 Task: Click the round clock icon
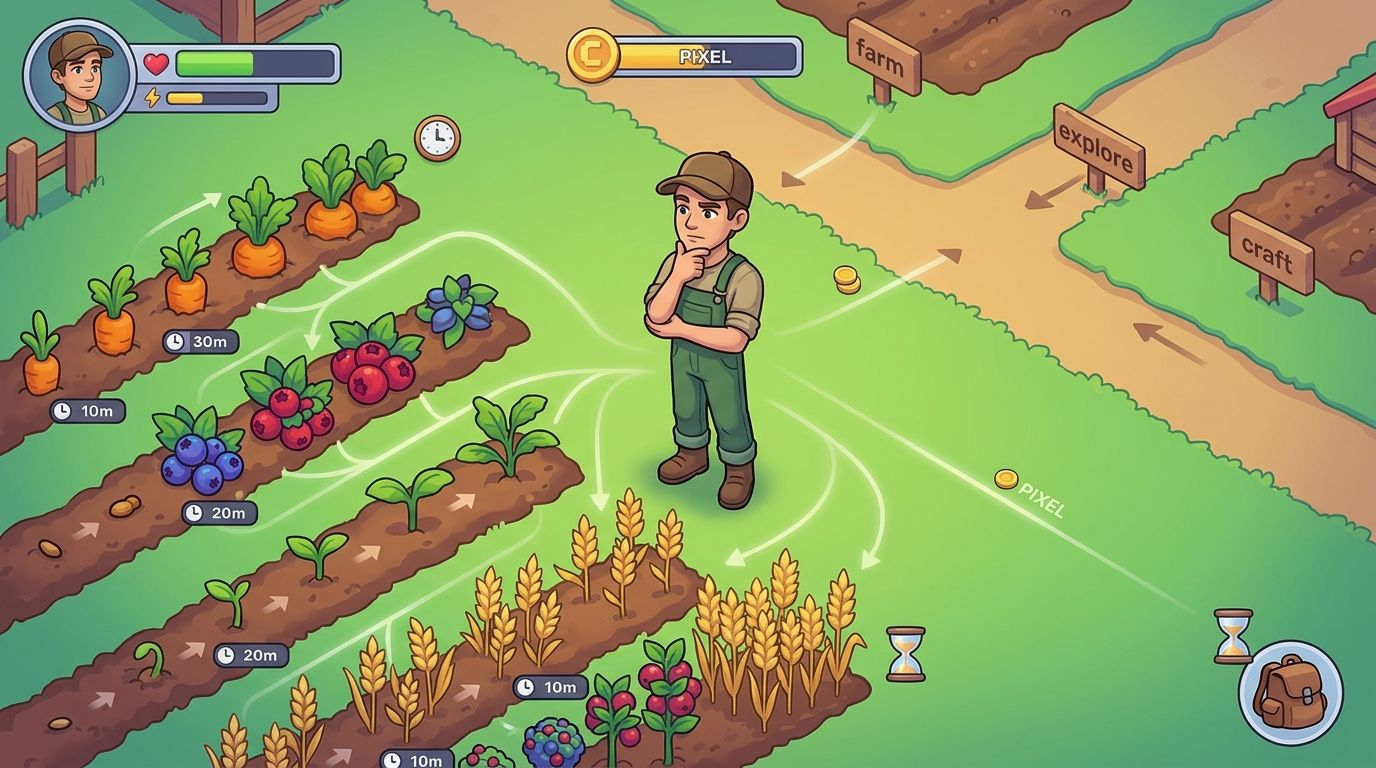click(x=437, y=138)
